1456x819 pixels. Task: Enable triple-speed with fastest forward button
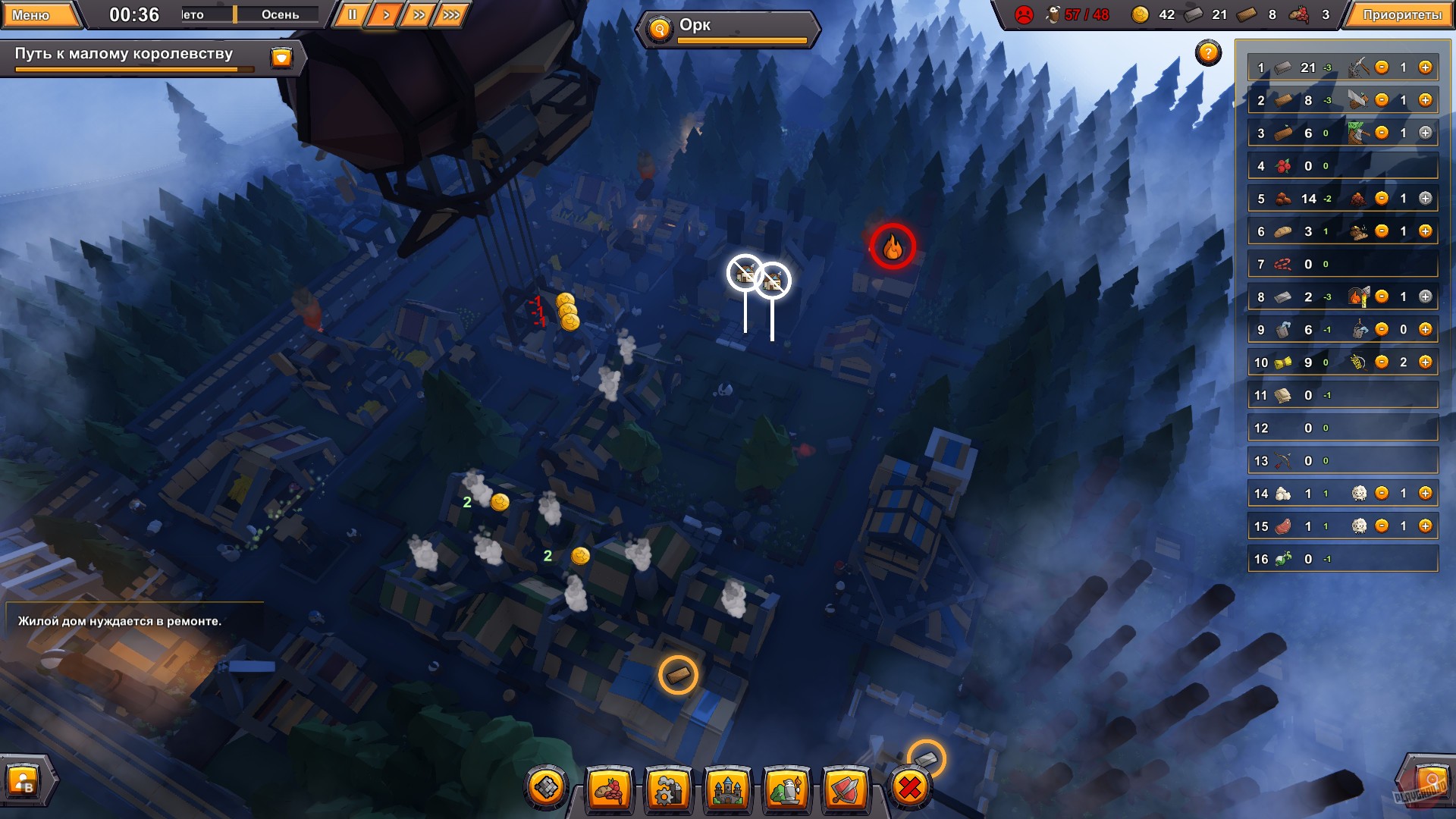click(x=452, y=13)
